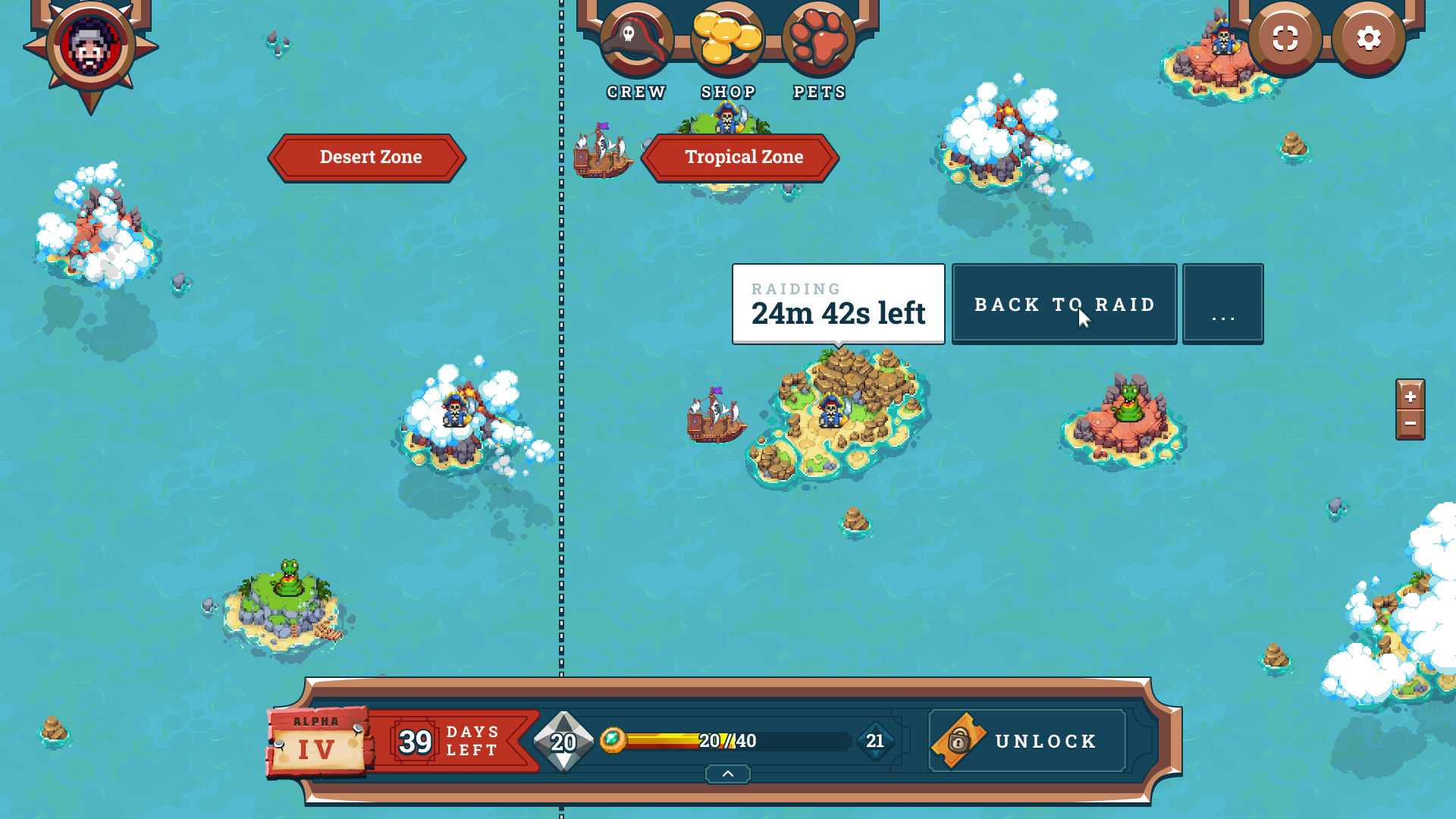Open the player profile avatar

pos(91,47)
